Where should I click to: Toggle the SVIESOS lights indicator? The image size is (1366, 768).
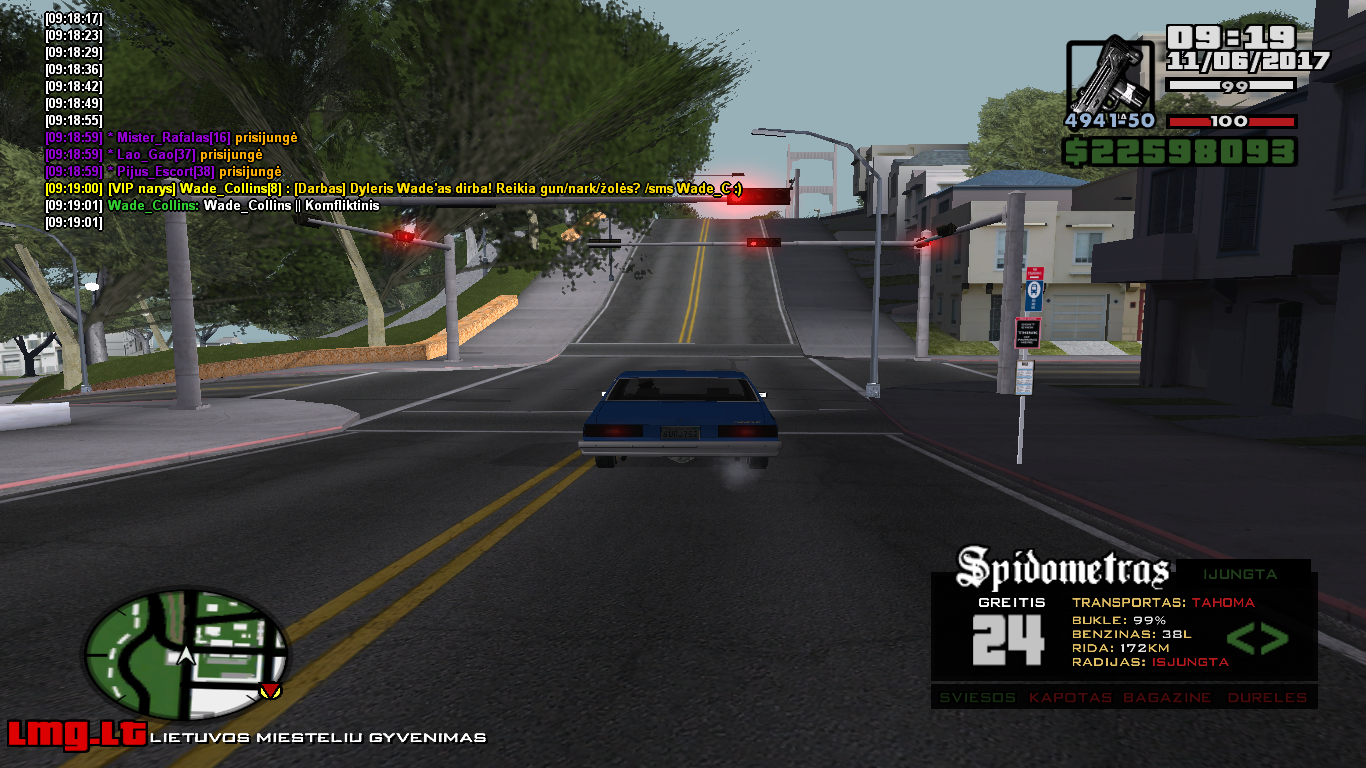(x=978, y=697)
